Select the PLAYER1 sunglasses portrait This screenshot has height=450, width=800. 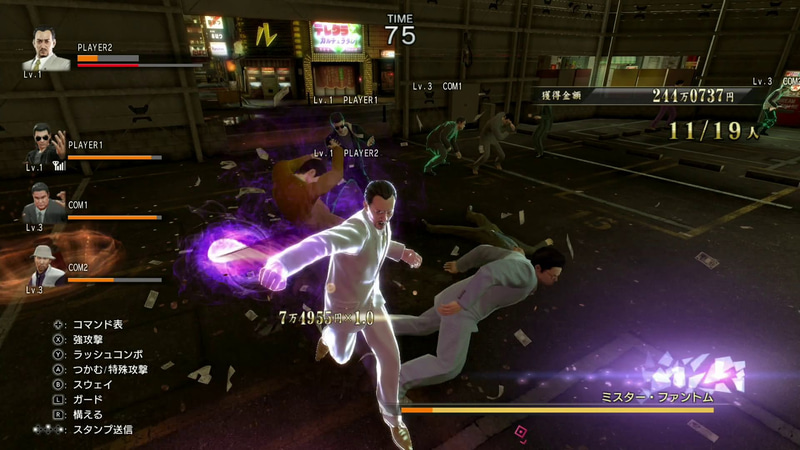(x=43, y=147)
